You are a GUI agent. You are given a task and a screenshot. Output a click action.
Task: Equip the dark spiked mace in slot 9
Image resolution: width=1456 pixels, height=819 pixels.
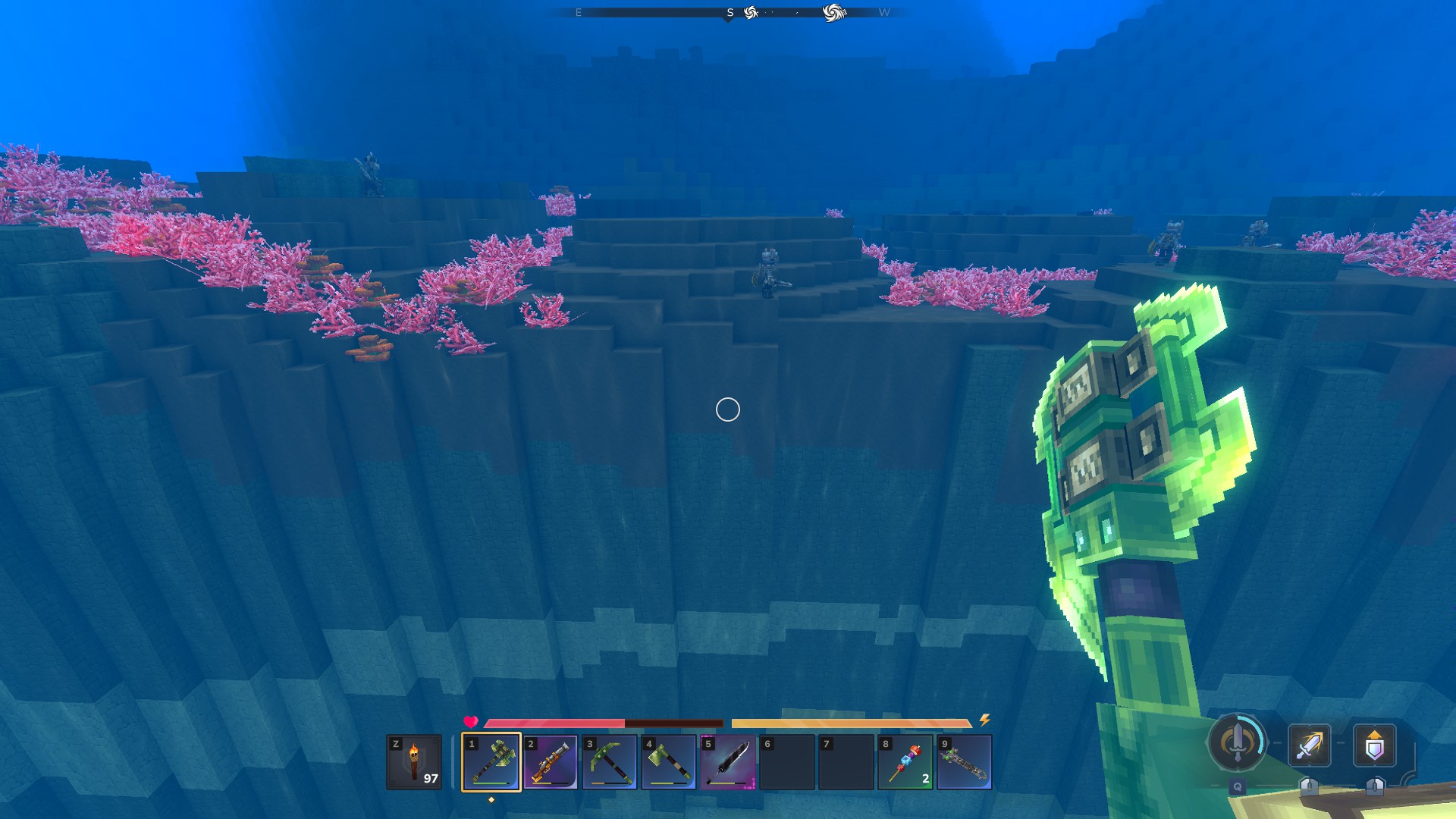965,761
